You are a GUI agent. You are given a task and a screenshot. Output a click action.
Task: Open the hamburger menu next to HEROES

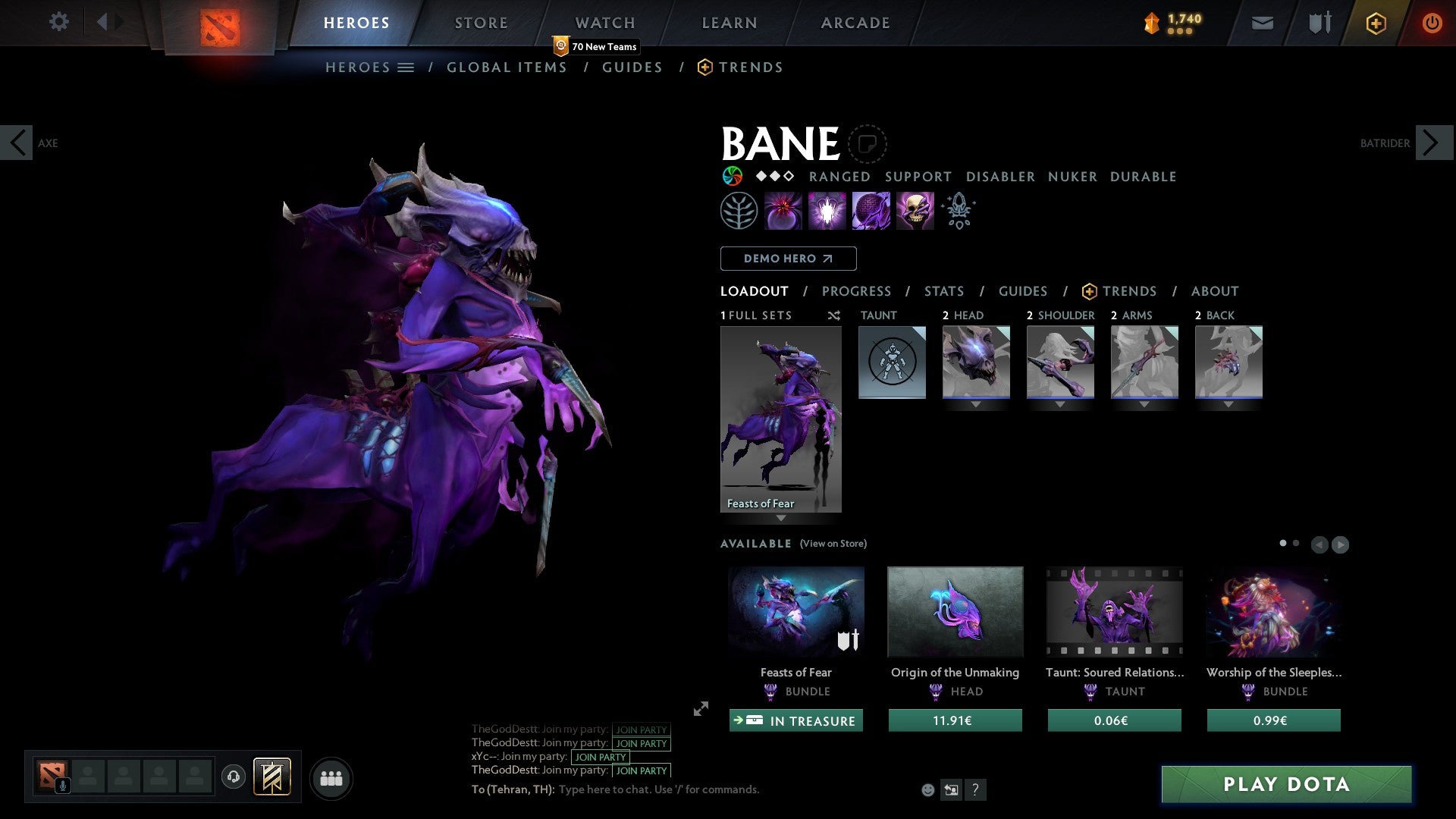[x=406, y=67]
